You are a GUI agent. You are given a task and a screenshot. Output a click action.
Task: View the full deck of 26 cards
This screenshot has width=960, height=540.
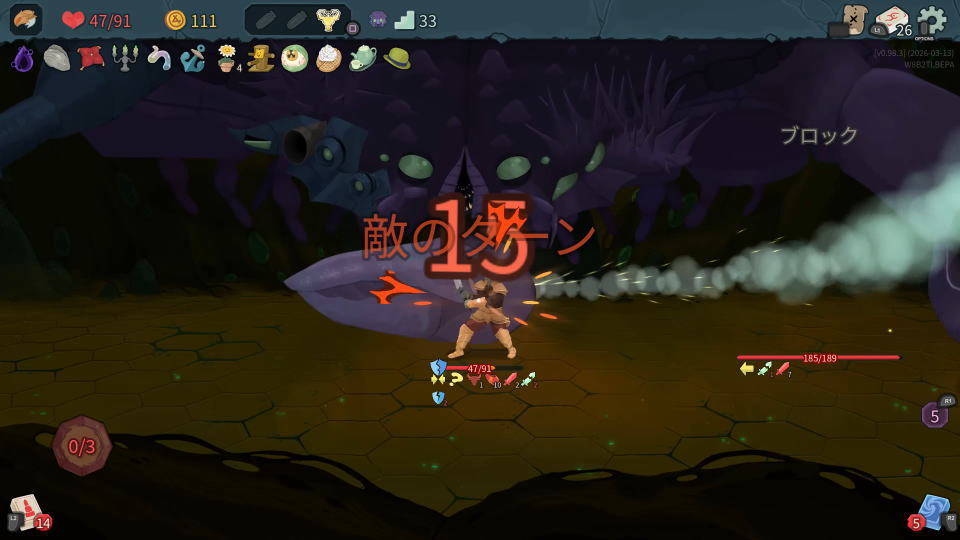point(890,21)
